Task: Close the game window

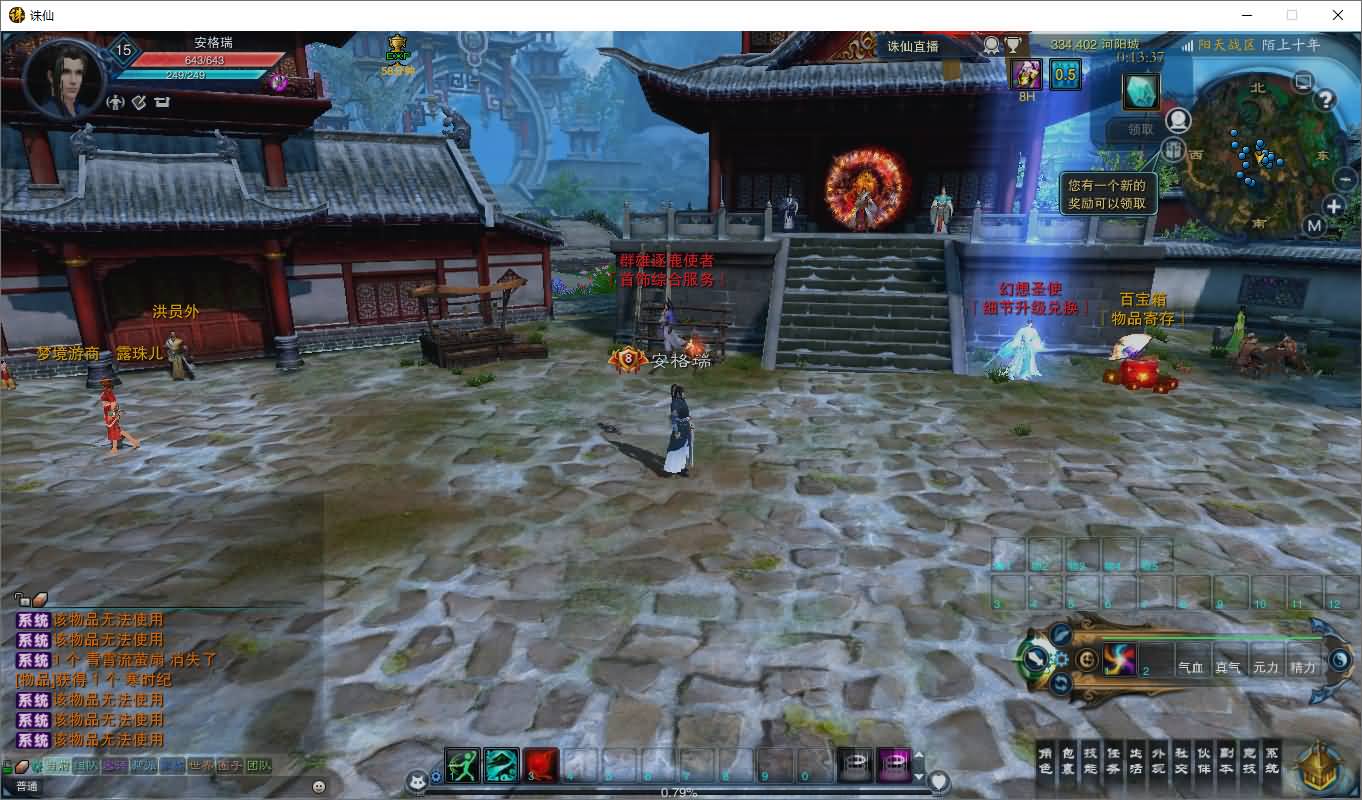Action: pyautogui.click(x=1338, y=15)
